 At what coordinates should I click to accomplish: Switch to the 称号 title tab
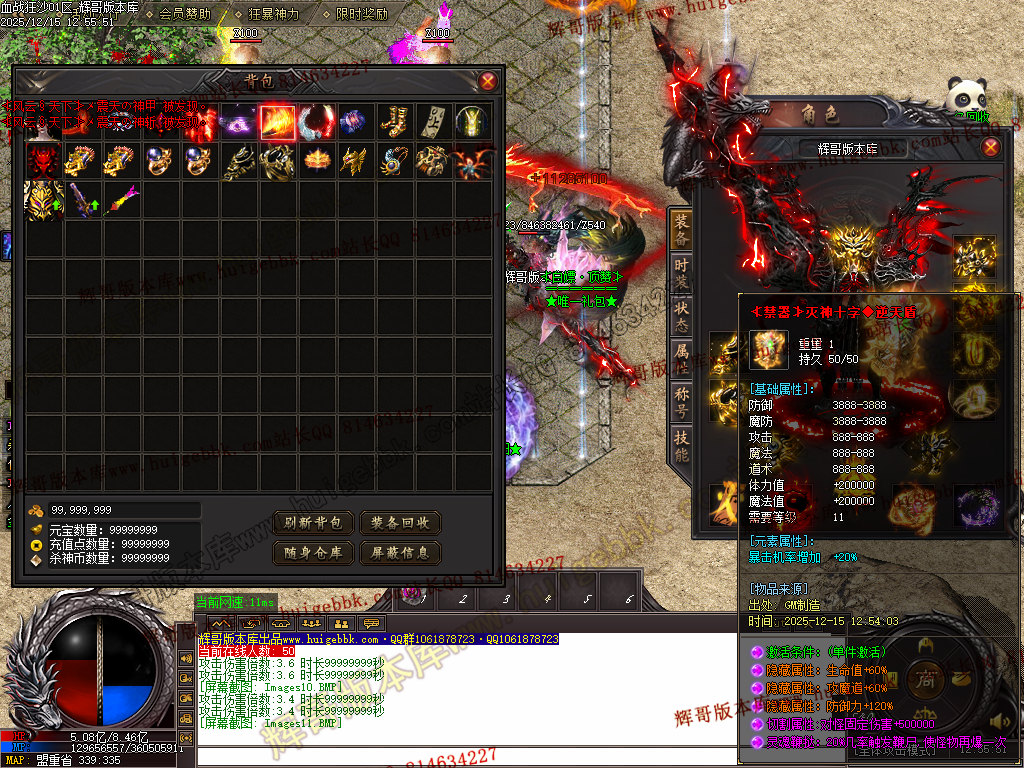tap(681, 400)
